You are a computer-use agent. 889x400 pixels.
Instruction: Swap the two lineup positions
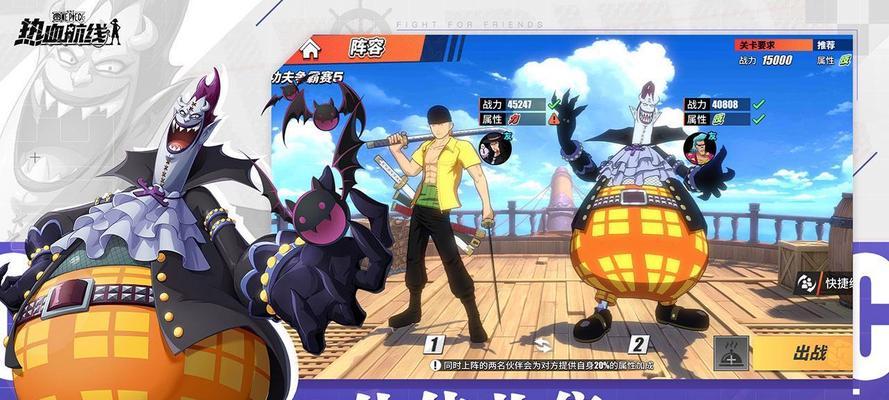[541, 343]
